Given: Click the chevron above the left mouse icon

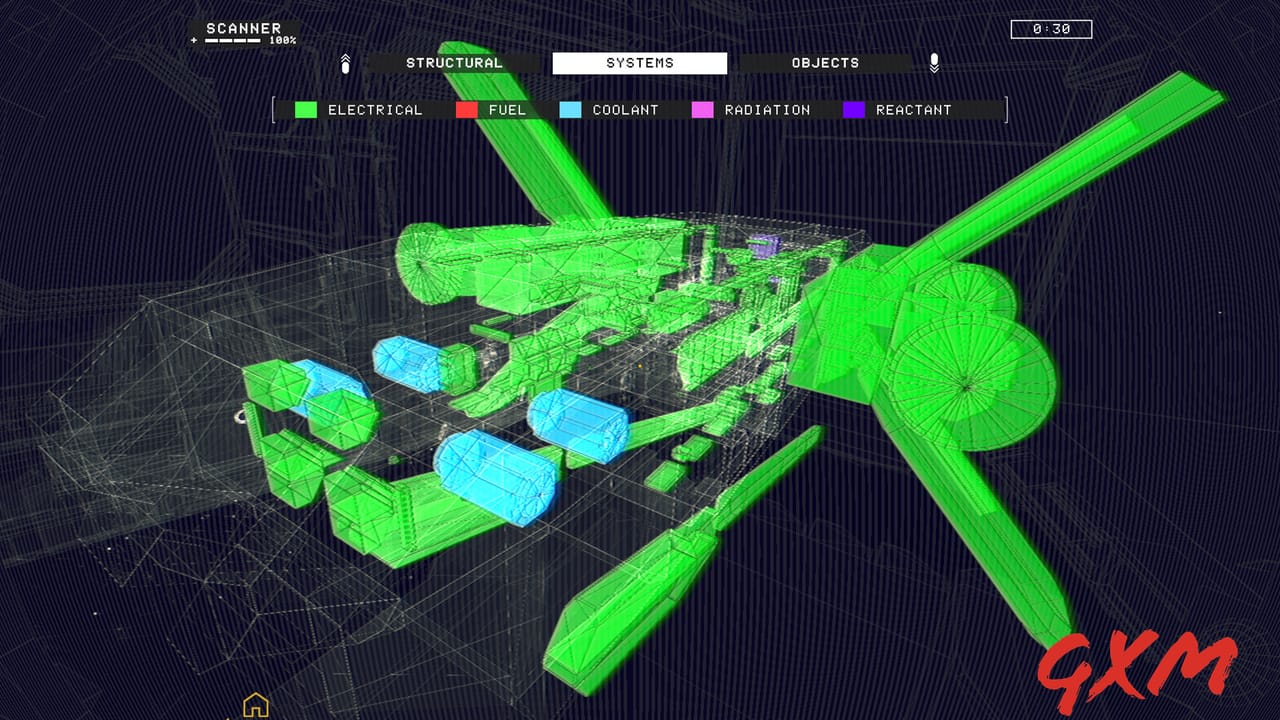Looking at the screenshot, I should [x=345, y=56].
